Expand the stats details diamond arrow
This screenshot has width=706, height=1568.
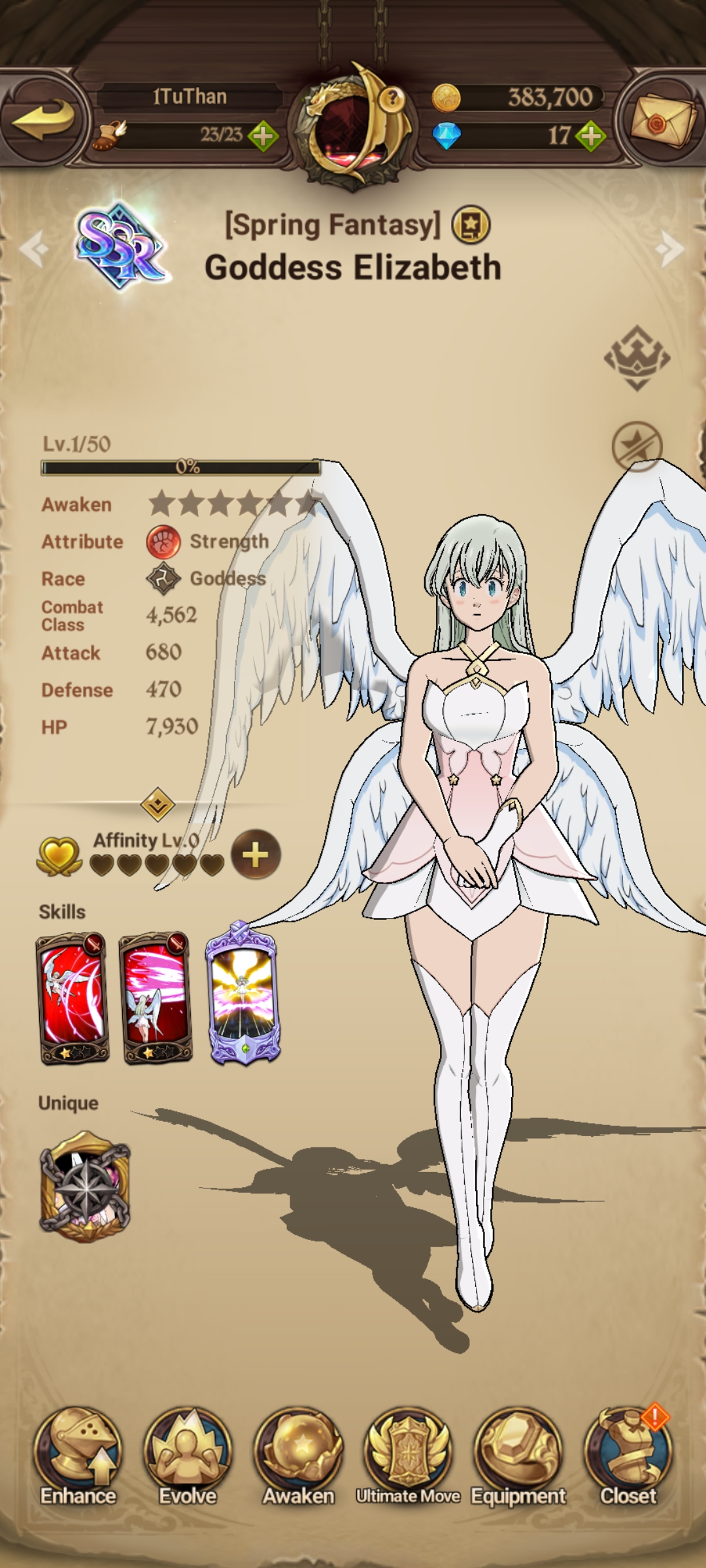(158, 804)
